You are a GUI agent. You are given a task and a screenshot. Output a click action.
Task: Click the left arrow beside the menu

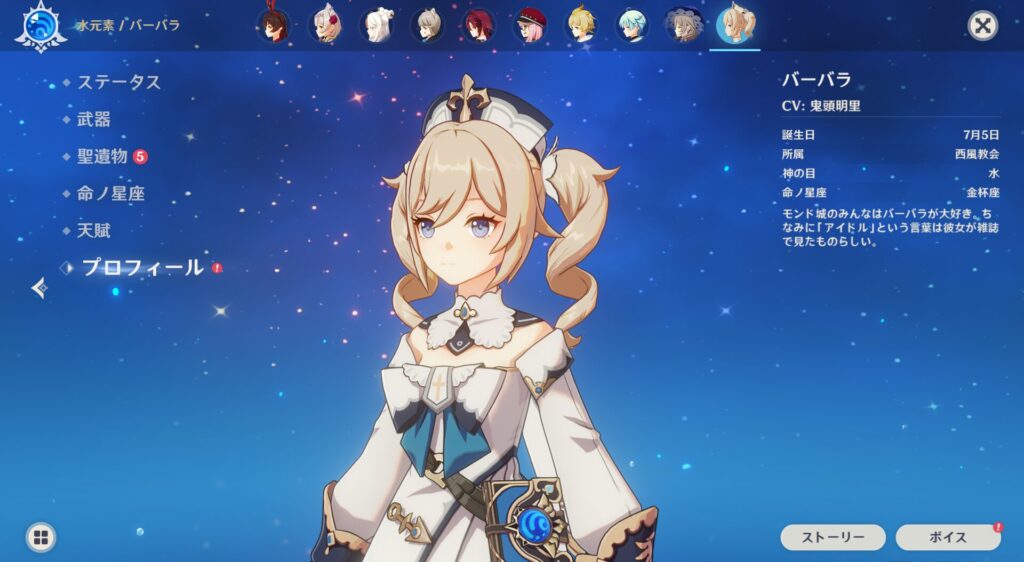[39, 289]
